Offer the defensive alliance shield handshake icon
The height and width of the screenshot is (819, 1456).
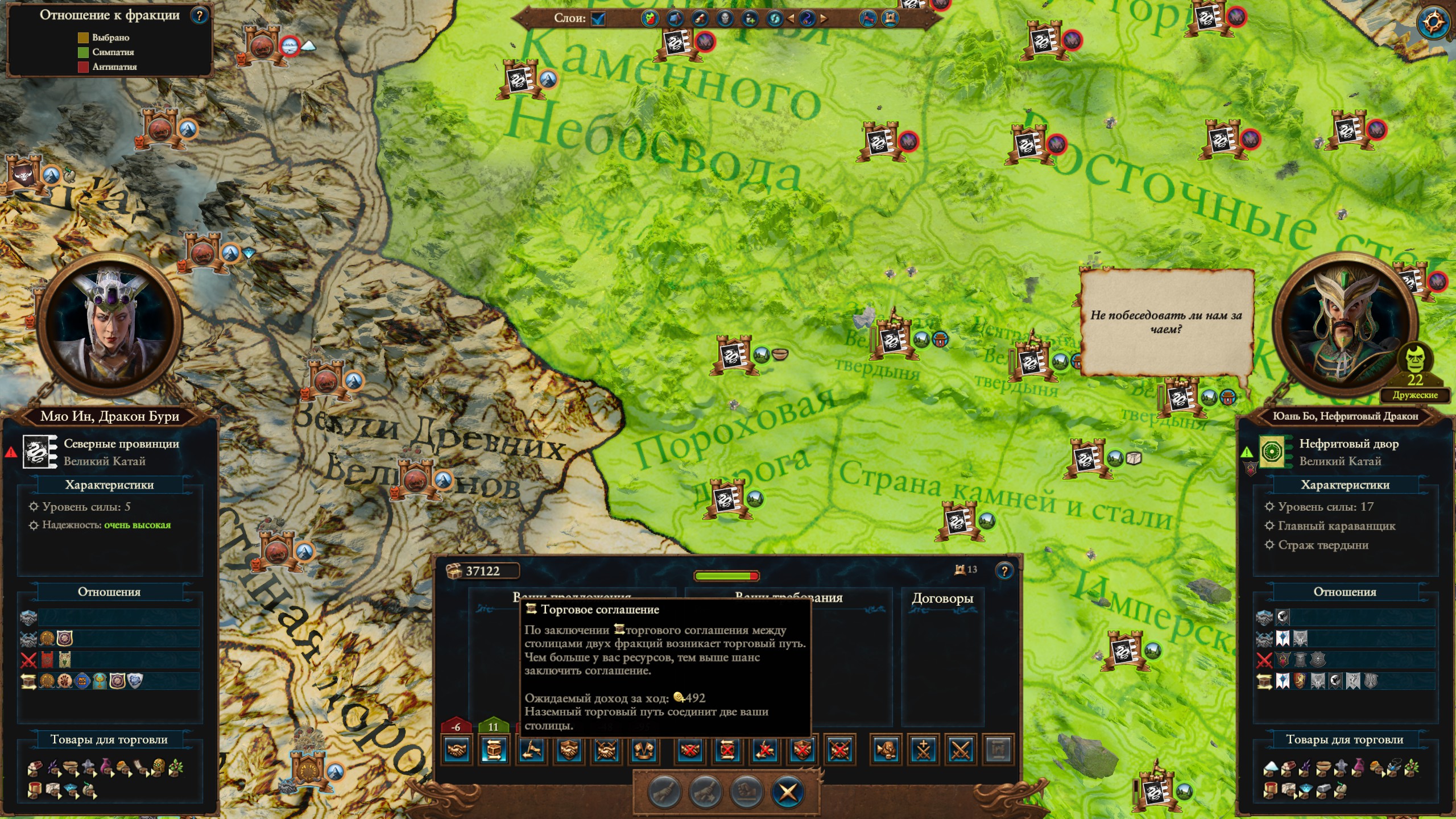(568, 750)
